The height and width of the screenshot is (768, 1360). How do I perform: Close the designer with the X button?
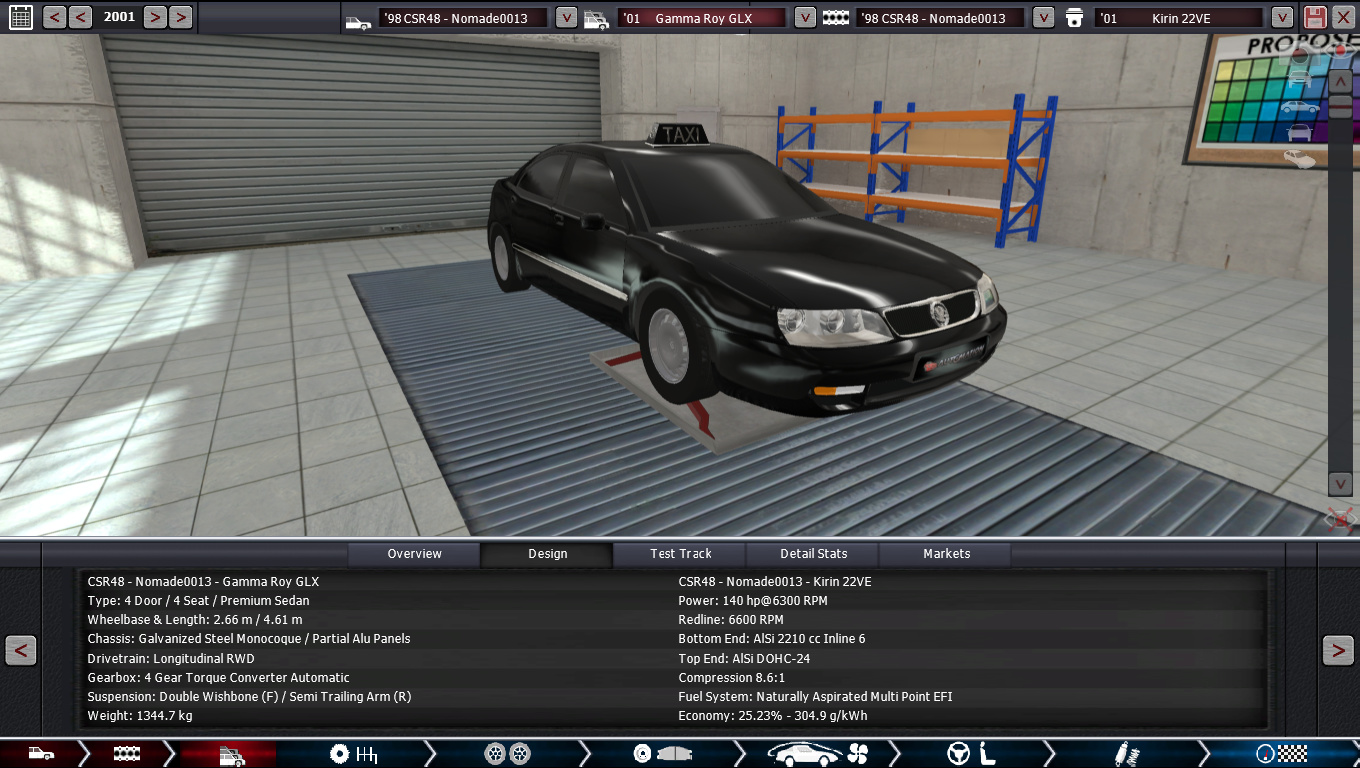pos(1343,17)
